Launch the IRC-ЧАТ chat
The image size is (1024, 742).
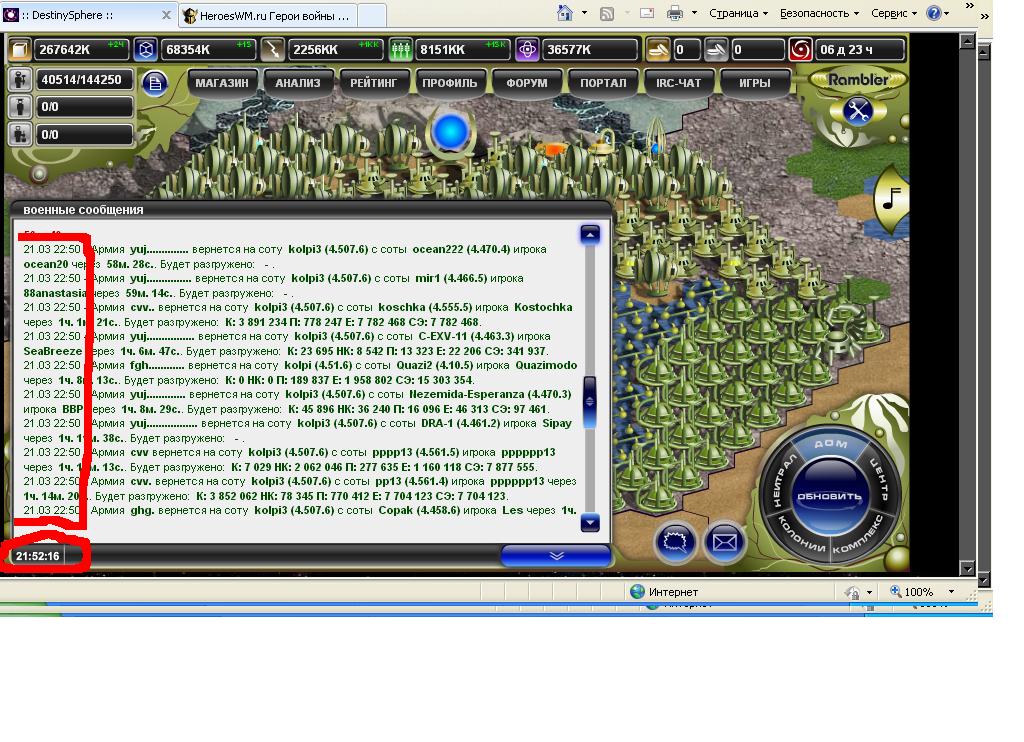pos(678,83)
